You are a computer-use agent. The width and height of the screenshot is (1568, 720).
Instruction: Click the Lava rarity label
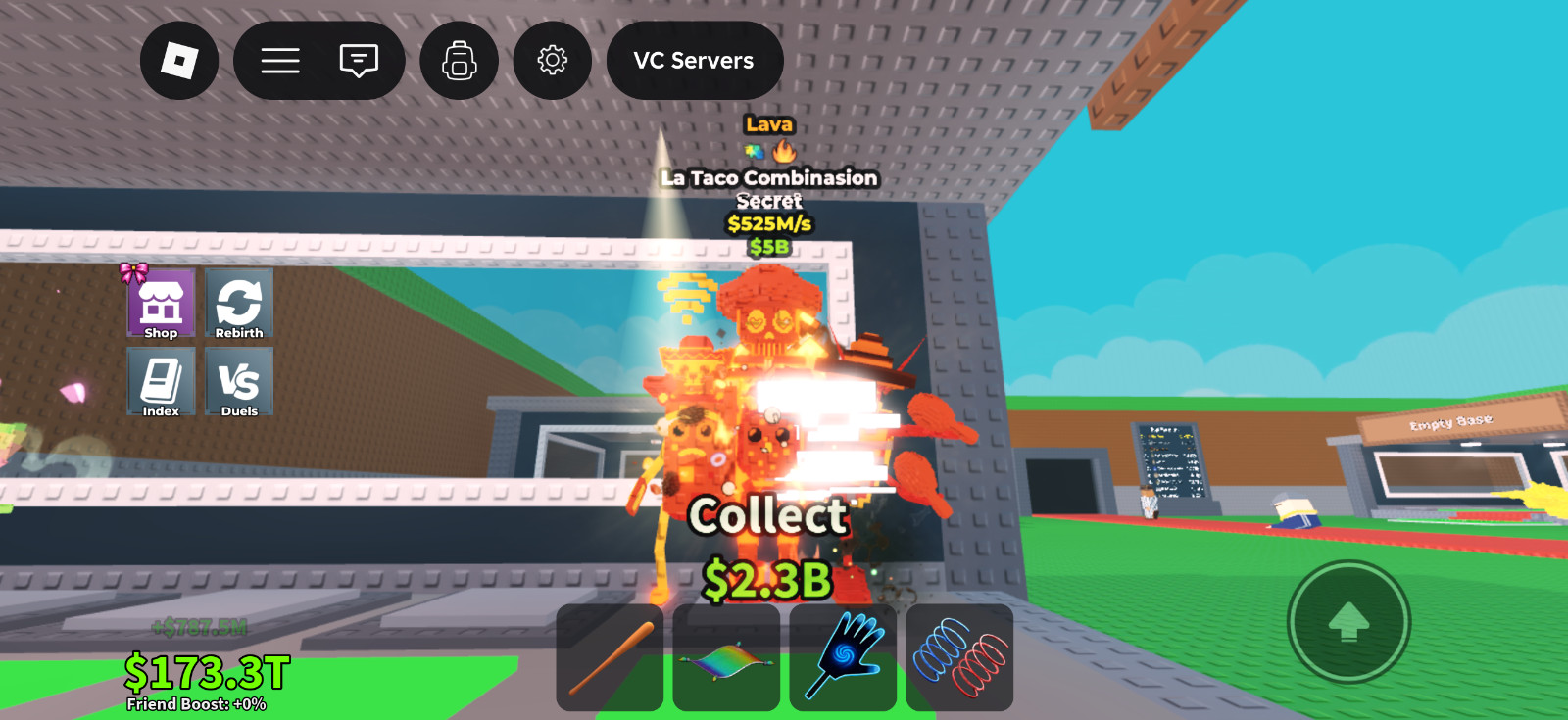click(770, 123)
